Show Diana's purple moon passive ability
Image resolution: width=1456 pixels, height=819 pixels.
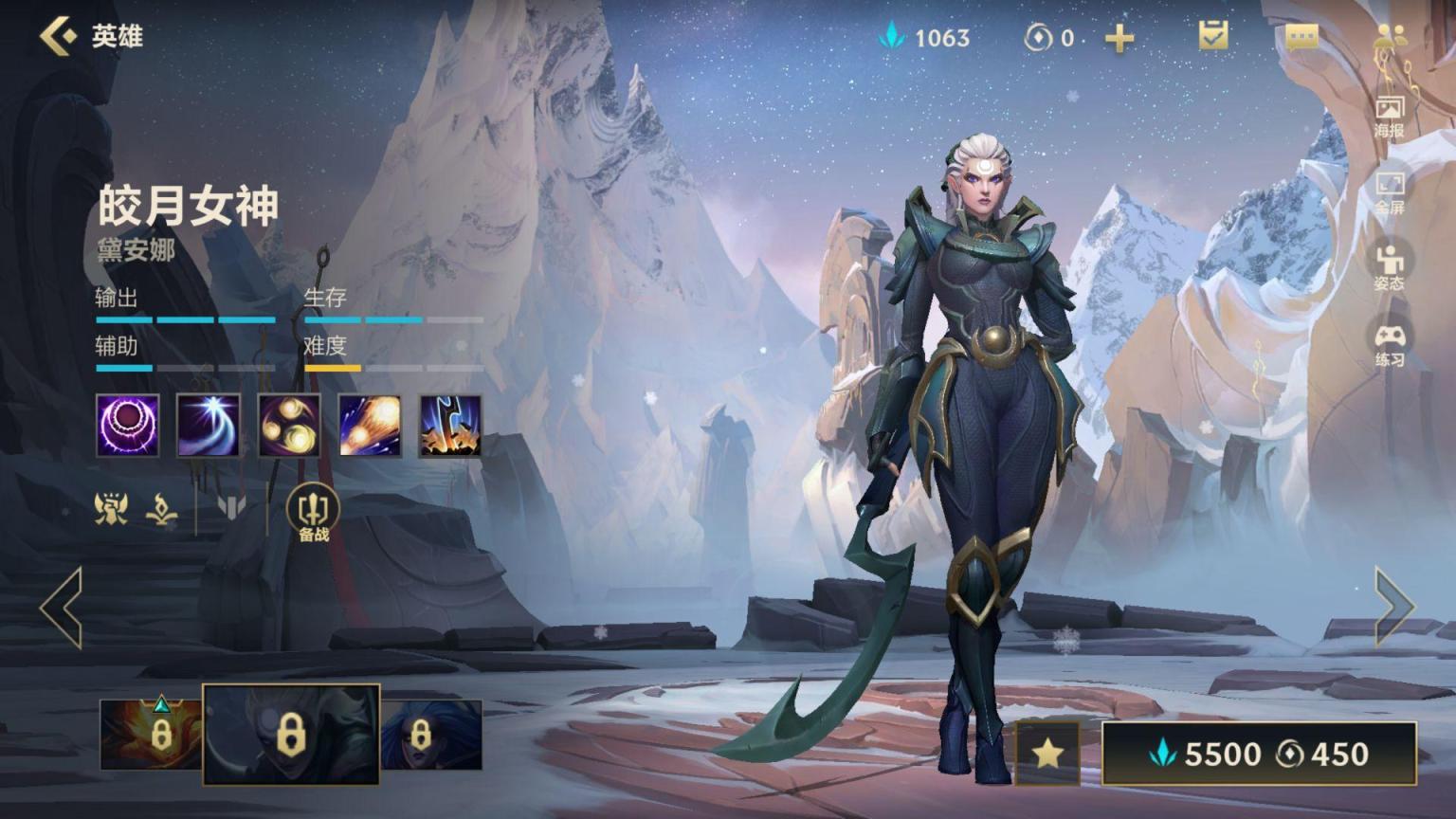[x=128, y=426]
